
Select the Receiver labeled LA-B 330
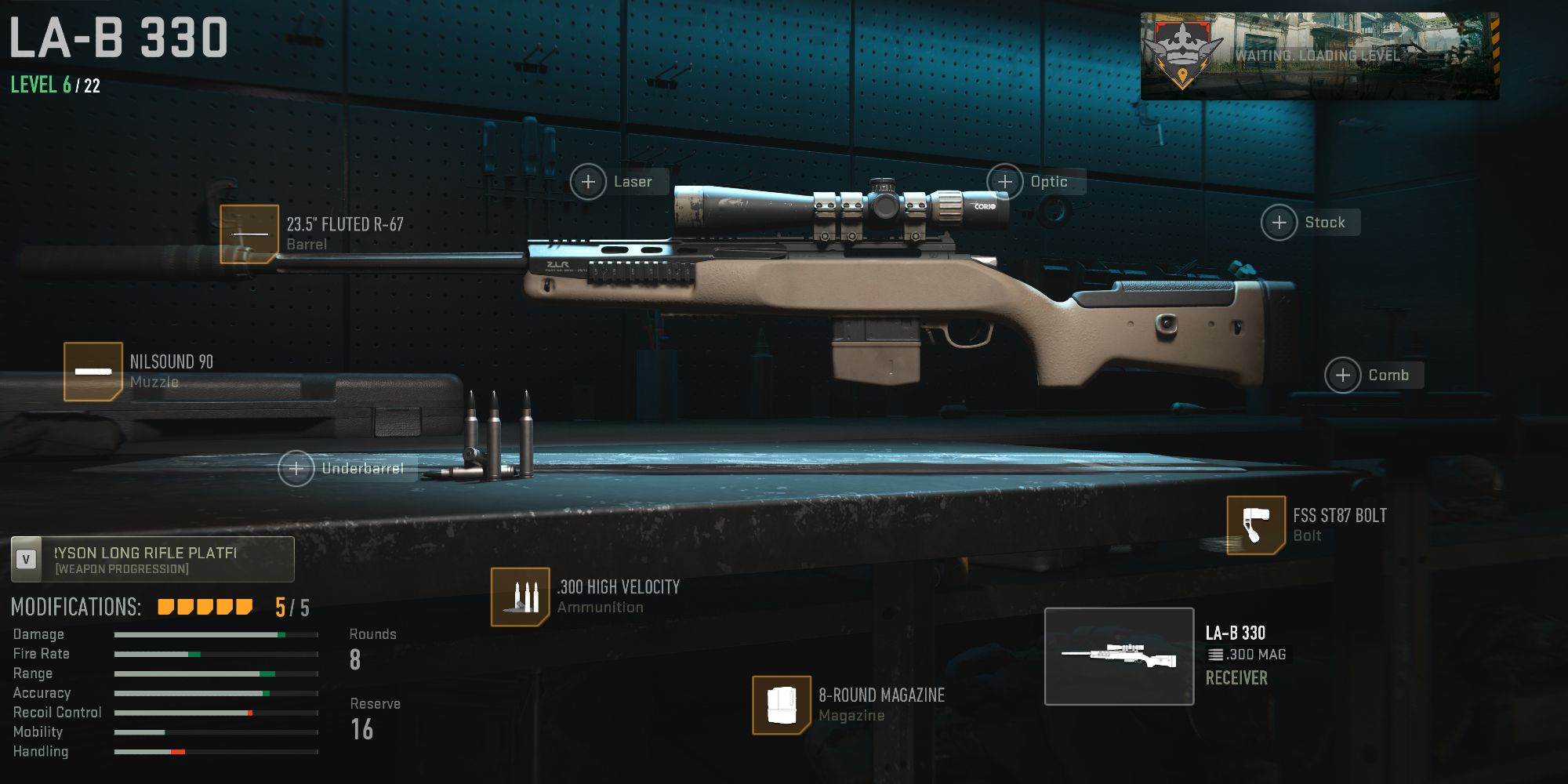[x=1236, y=678]
